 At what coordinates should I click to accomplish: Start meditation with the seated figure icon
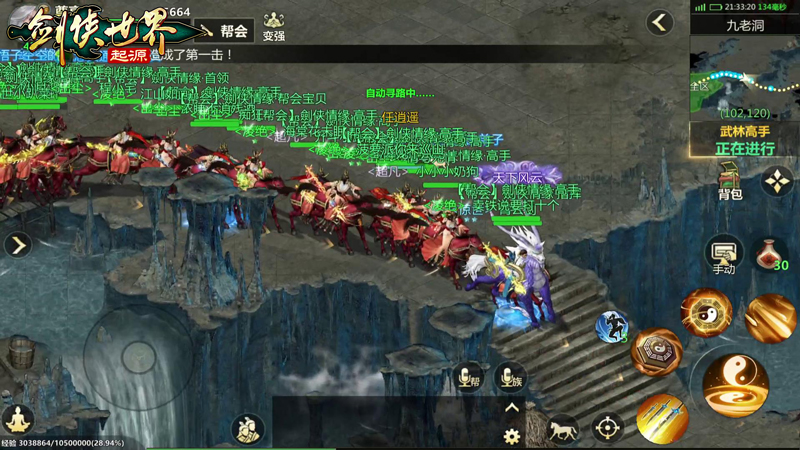18,419
